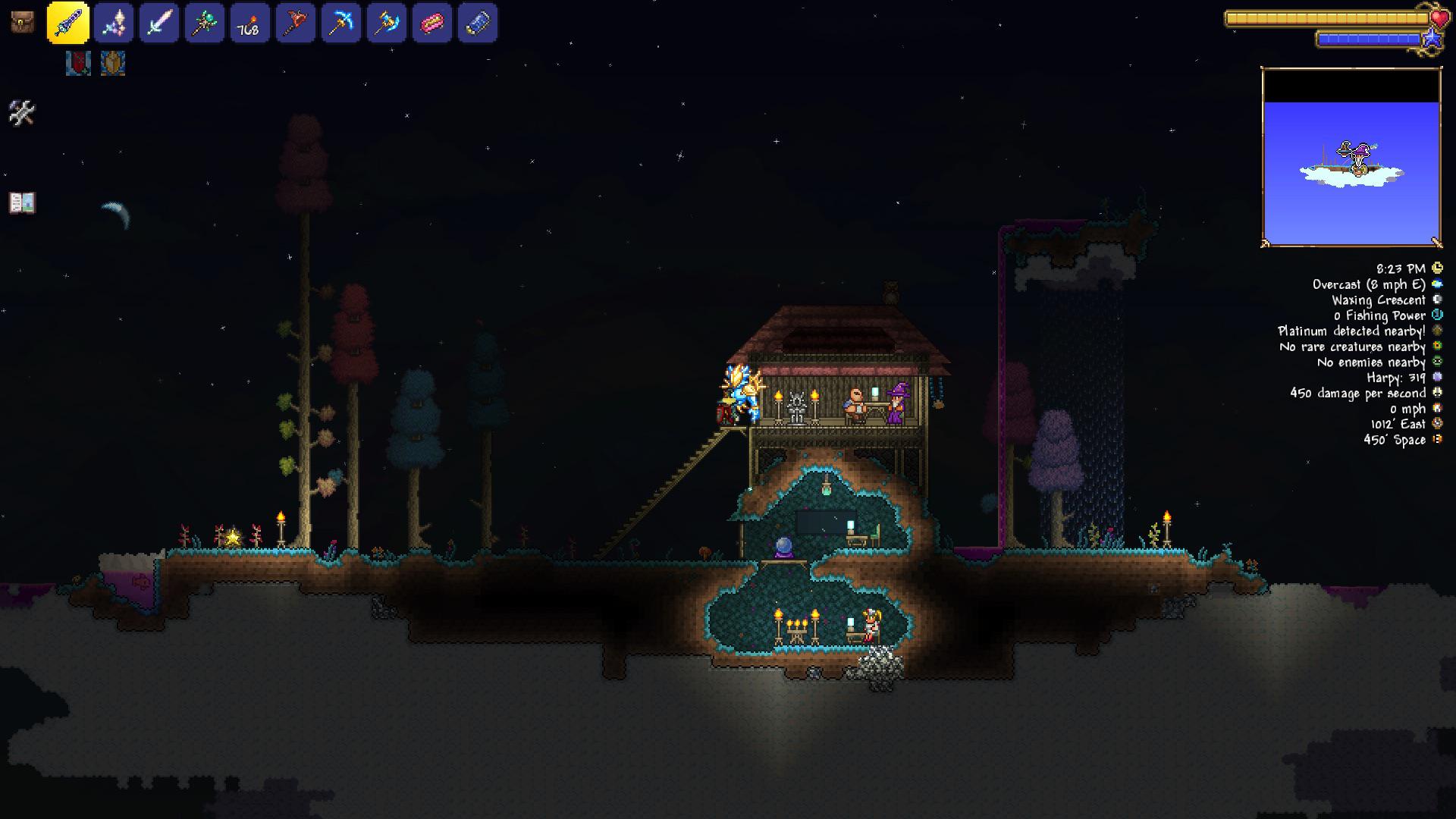Open the backpack inventory icon in the top-left corner
This screenshot has width=1456, height=819.
point(21,22)
